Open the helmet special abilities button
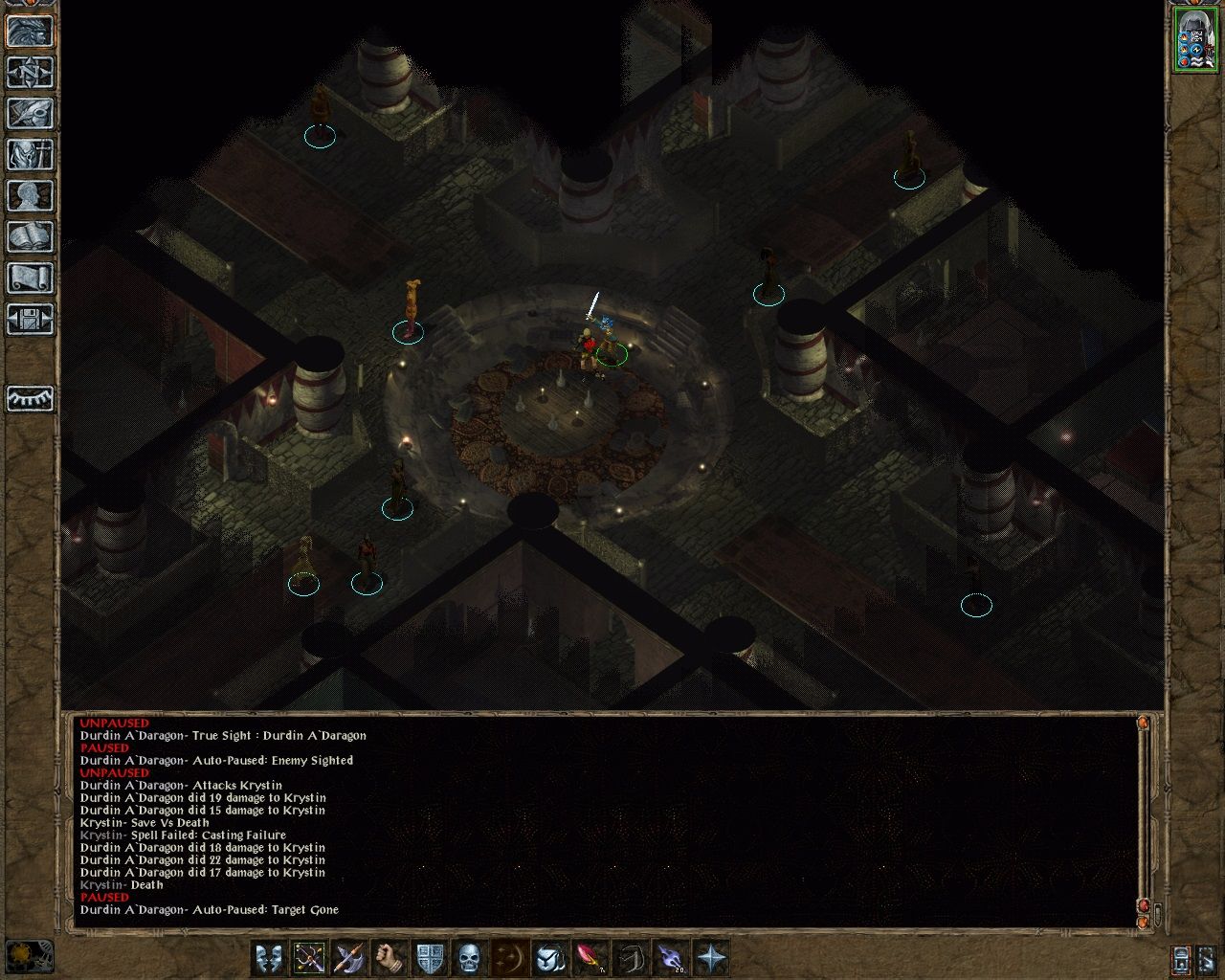The width and height of the screenshot is (1225, 980). pos(549,958)
